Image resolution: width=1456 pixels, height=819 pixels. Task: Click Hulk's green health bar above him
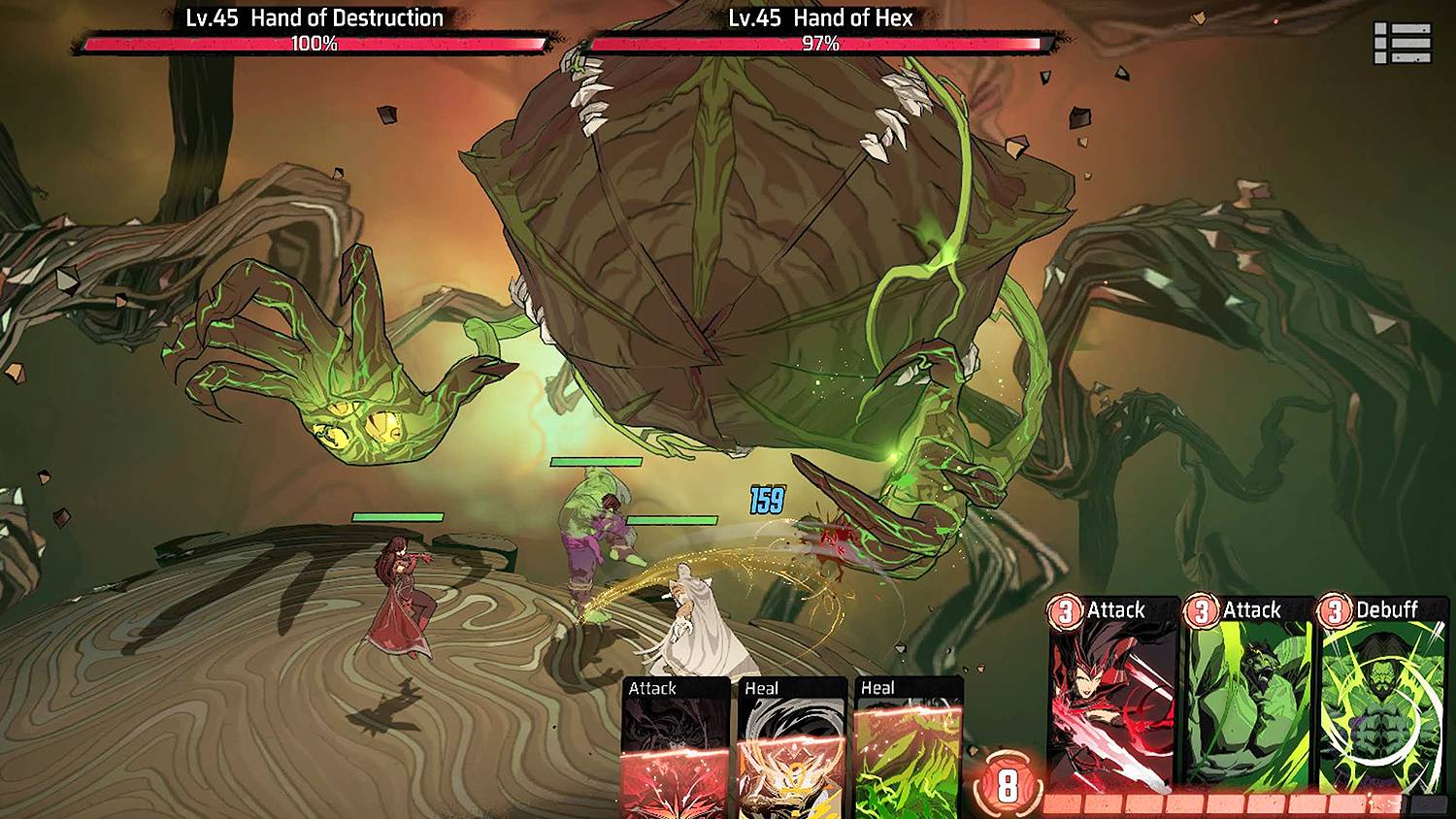click(594, 463)
